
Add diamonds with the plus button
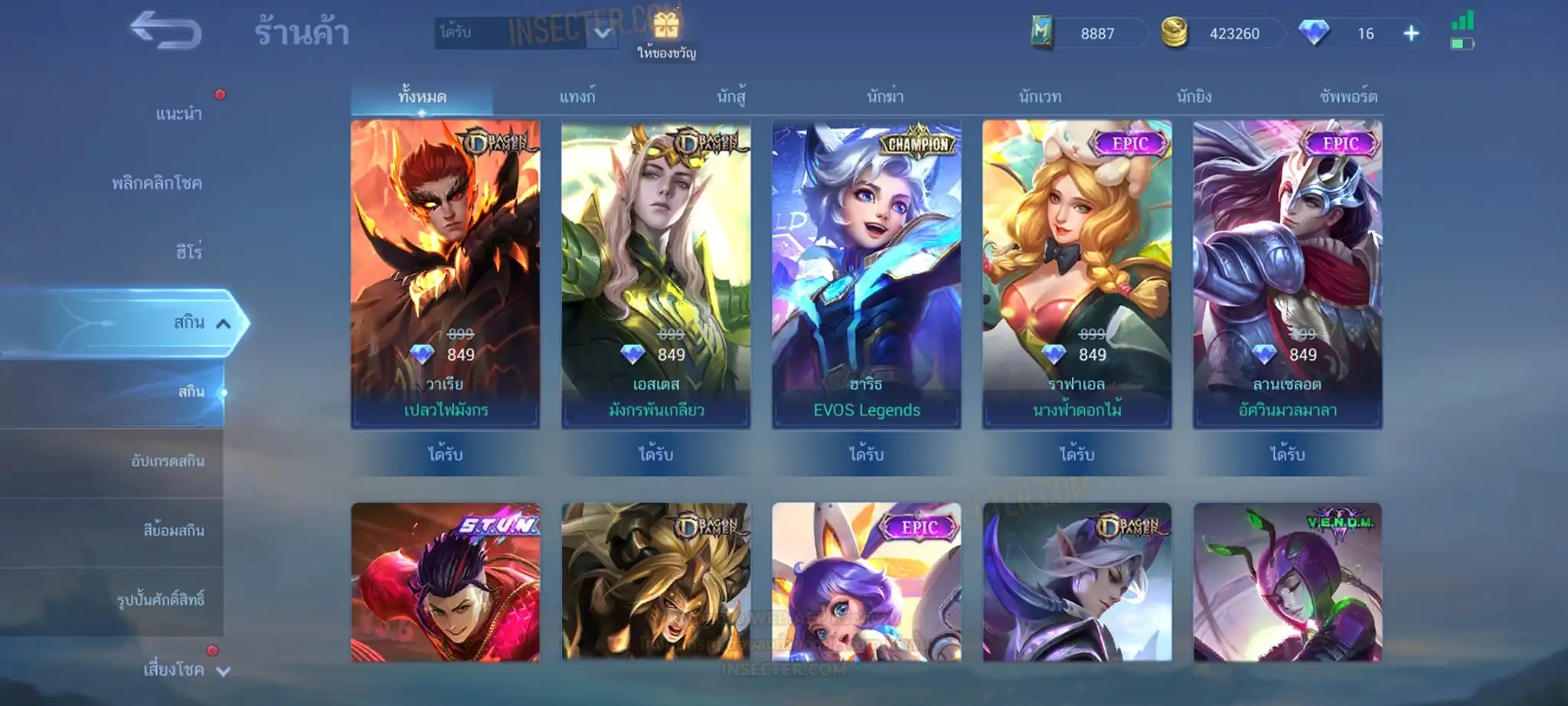1411,34
